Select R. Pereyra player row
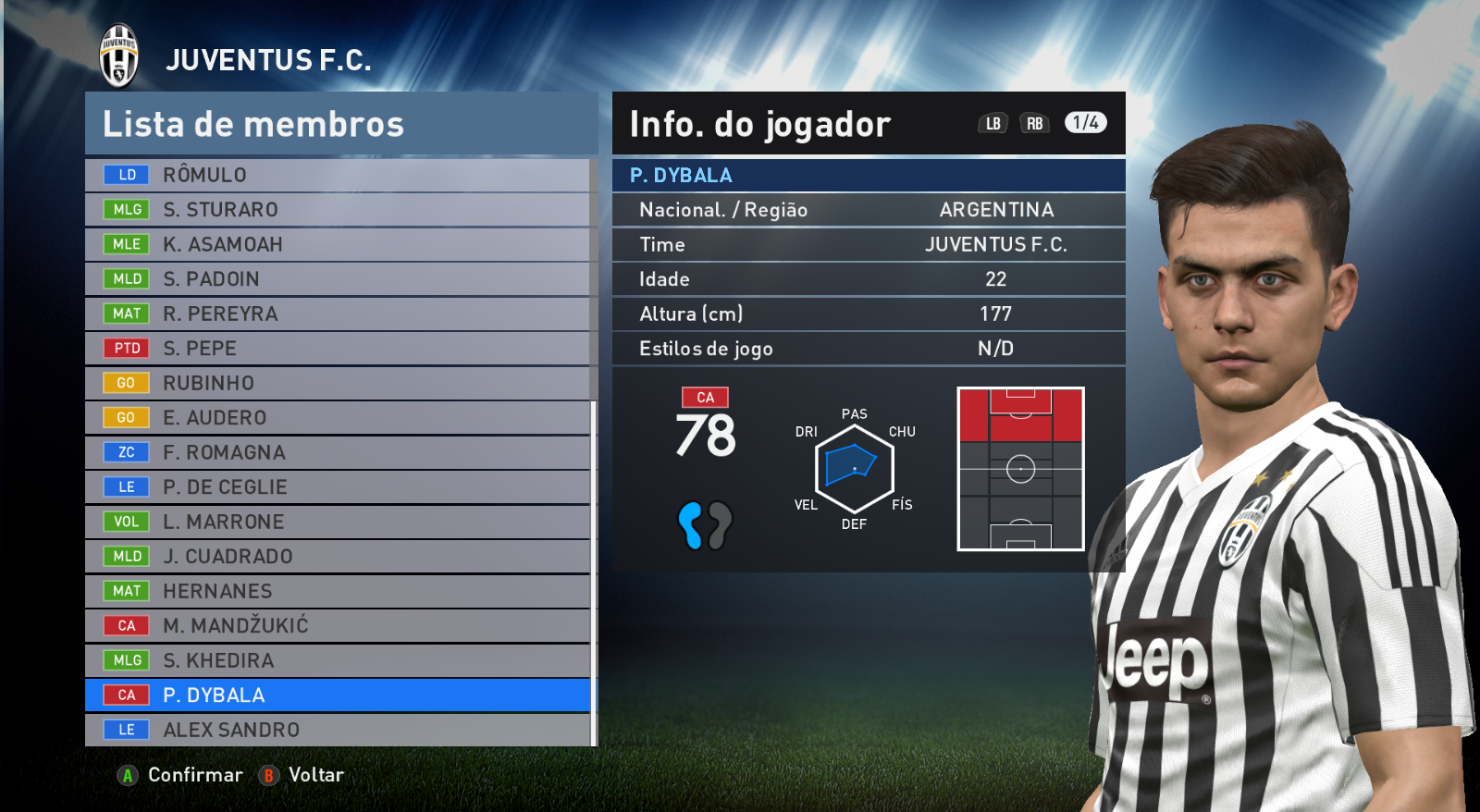This screenshot has height=812, width=1480. point(338,314)
